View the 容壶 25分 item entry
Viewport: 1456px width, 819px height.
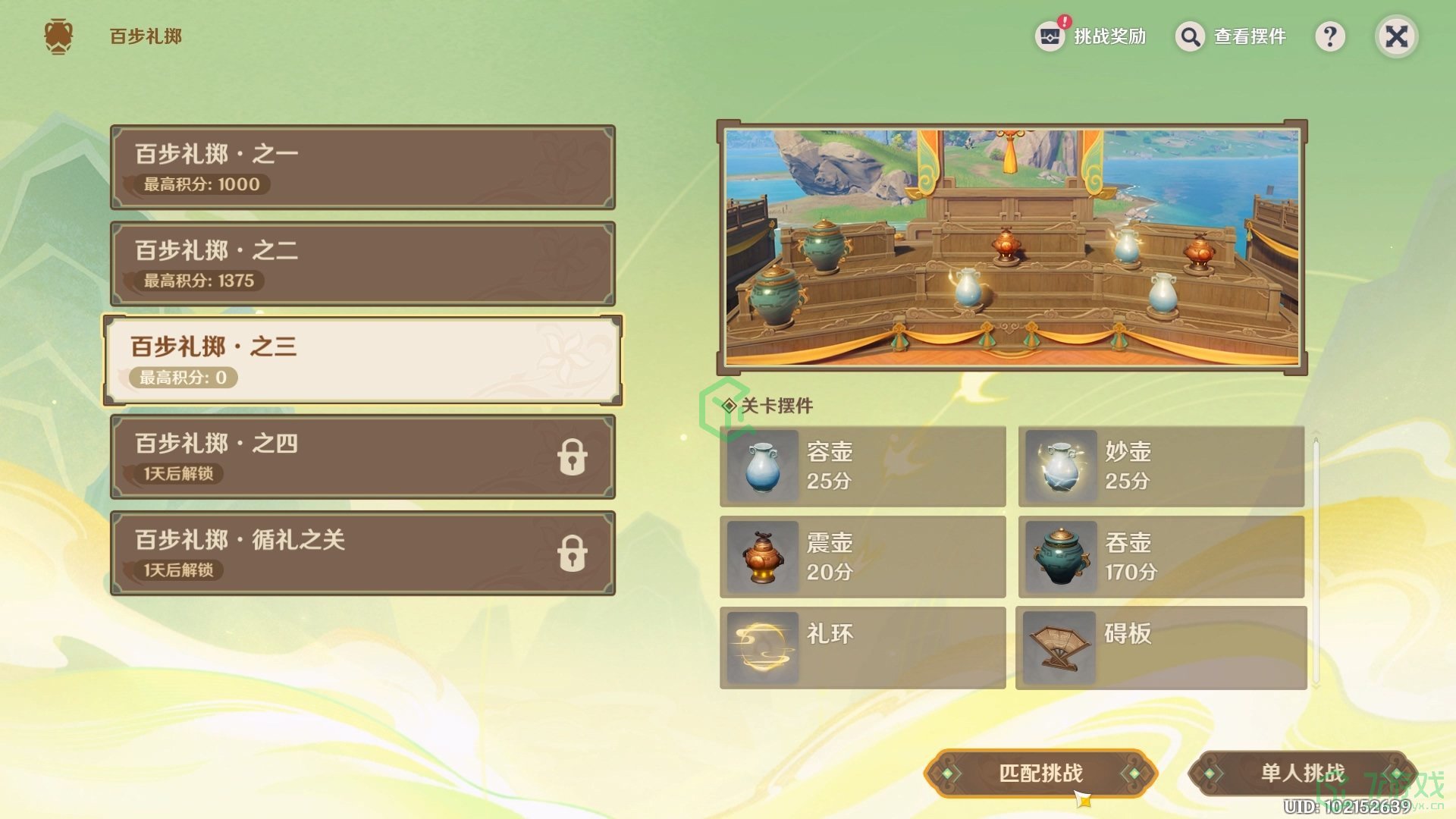(x=863, y=466)
